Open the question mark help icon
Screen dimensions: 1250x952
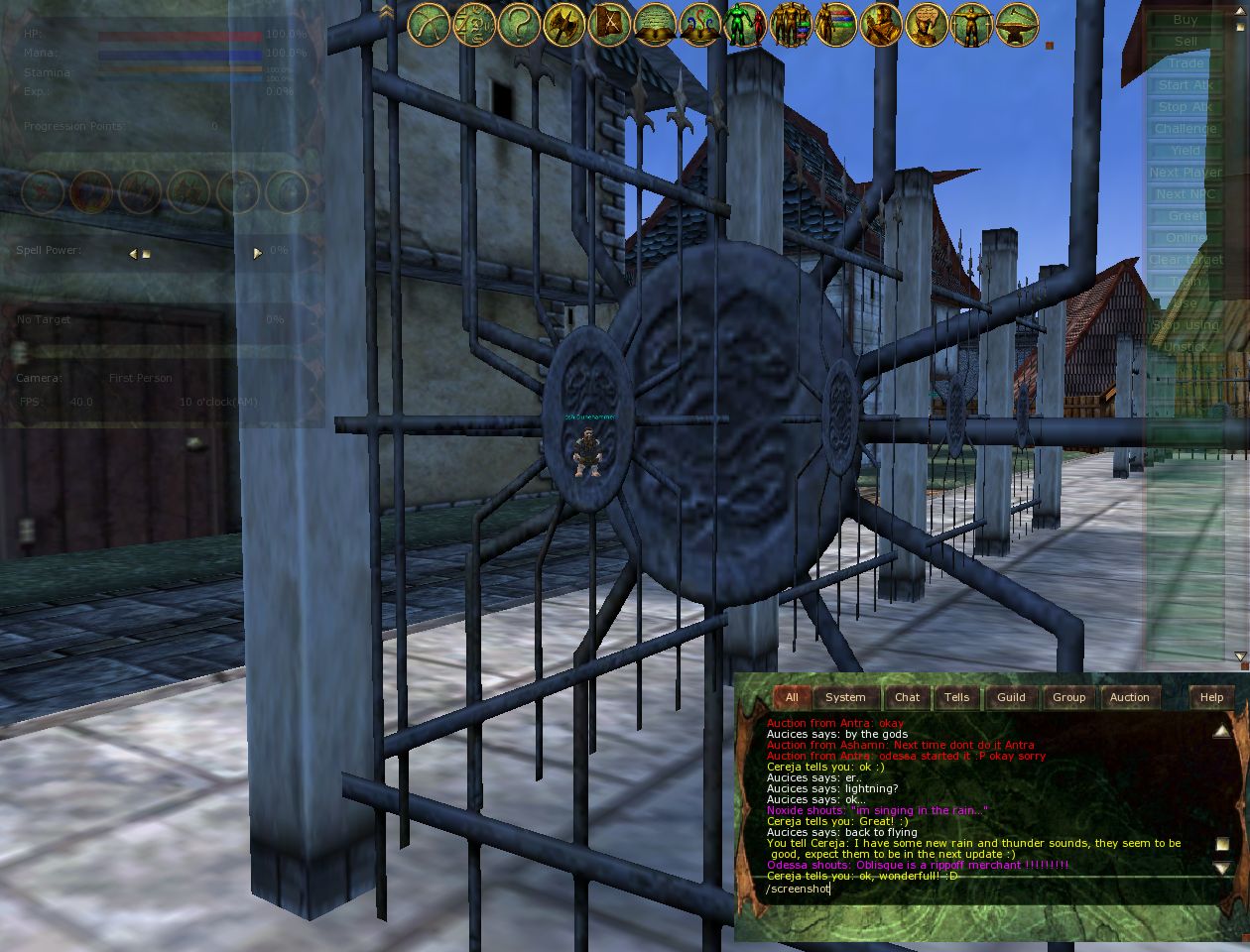click(519, 25)
